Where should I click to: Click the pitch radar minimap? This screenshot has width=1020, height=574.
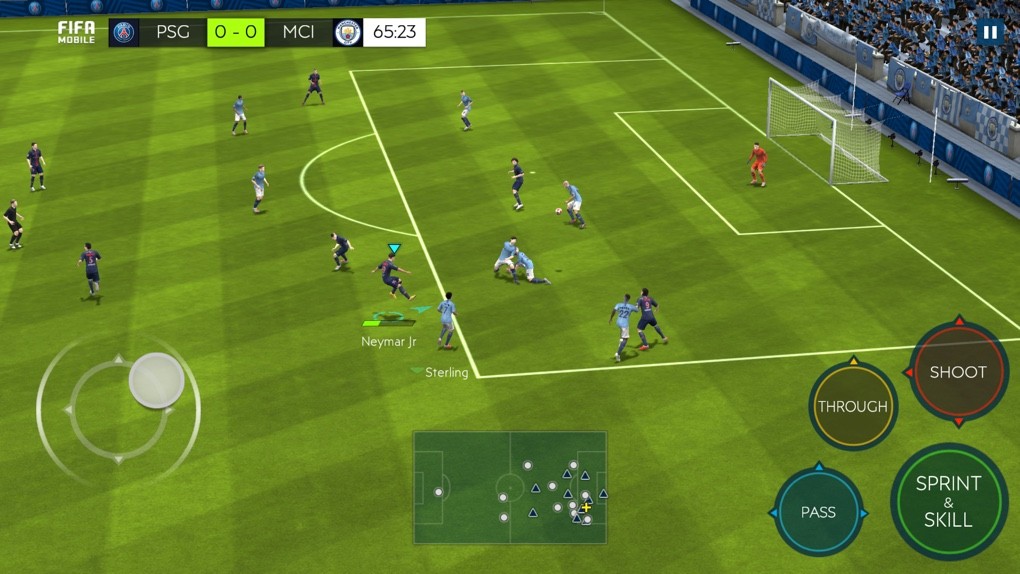(x=510, y=487)
